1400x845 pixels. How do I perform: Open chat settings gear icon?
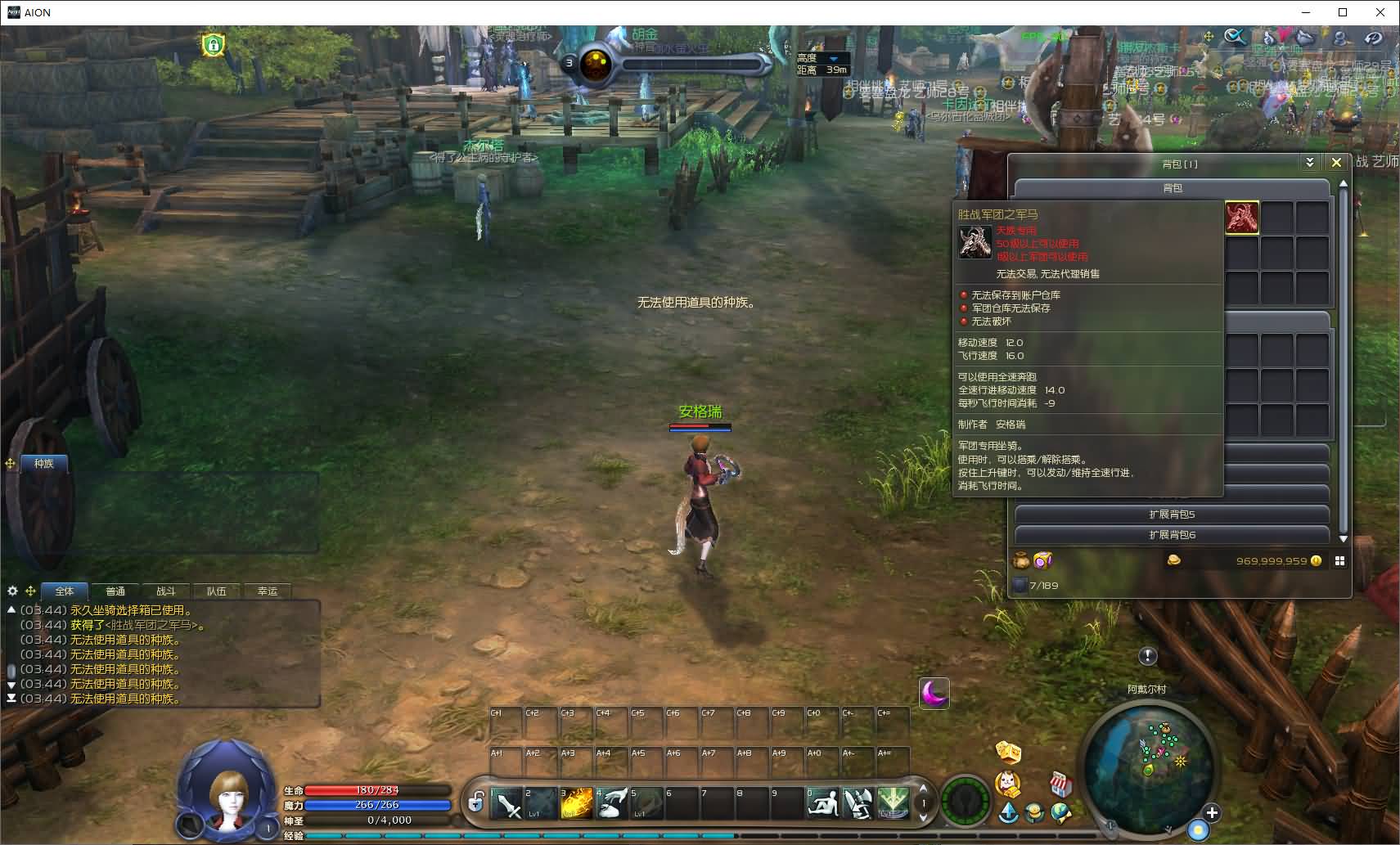click(x=12, y=591)
